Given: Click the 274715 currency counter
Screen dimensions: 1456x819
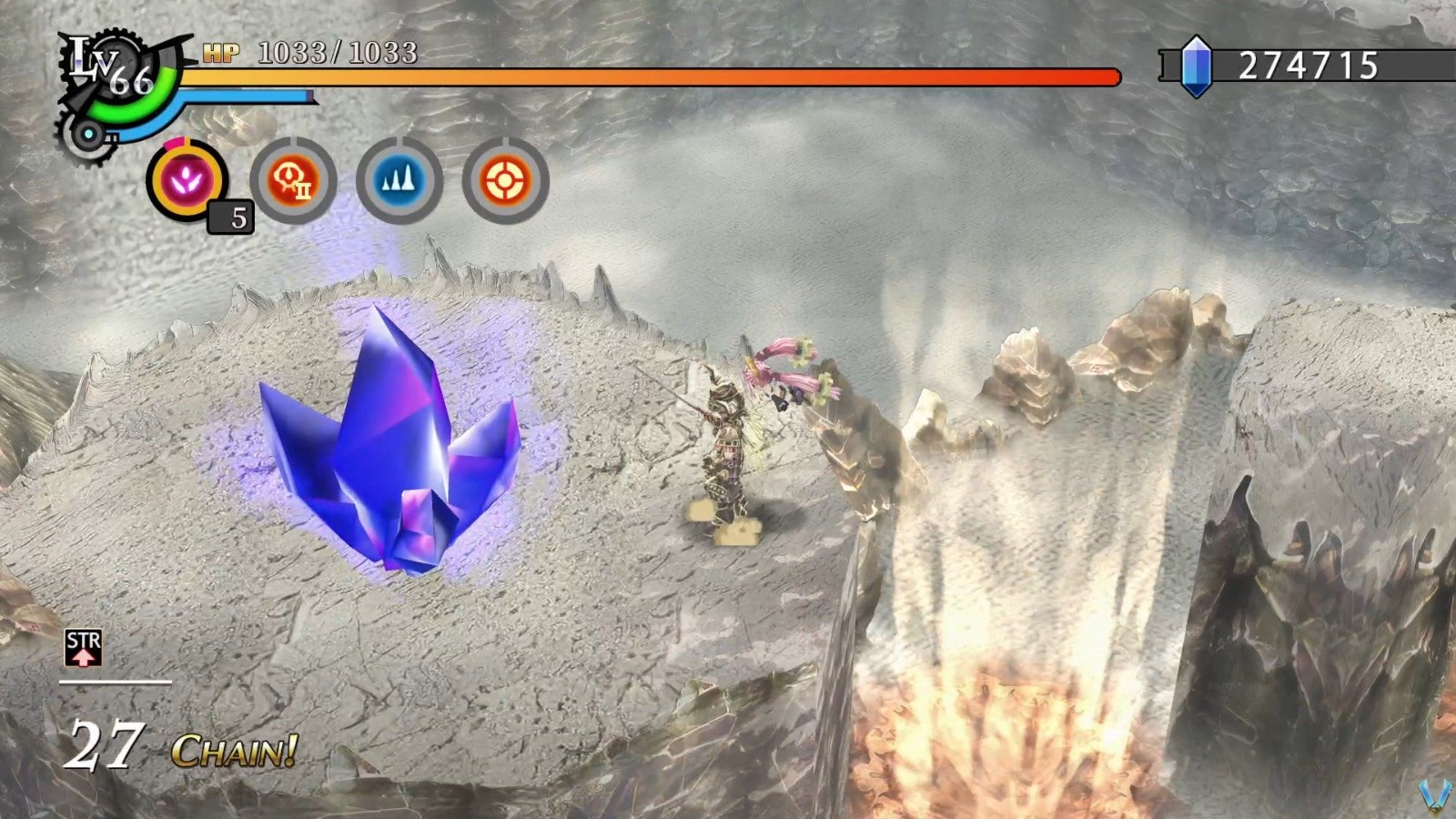Looking at the screenshot, I should tap(1310, 66).
